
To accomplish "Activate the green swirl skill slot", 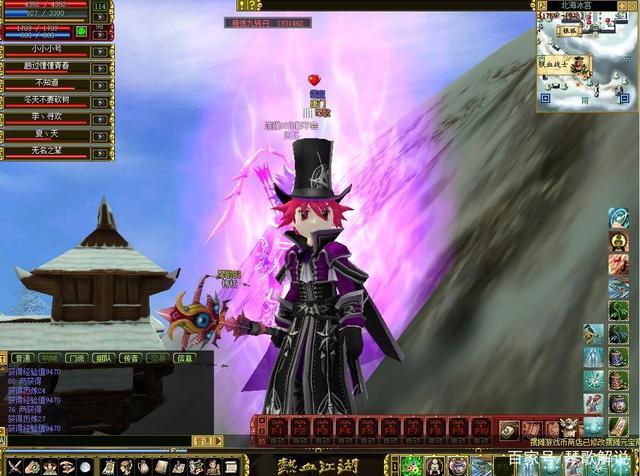I will 409,466.
